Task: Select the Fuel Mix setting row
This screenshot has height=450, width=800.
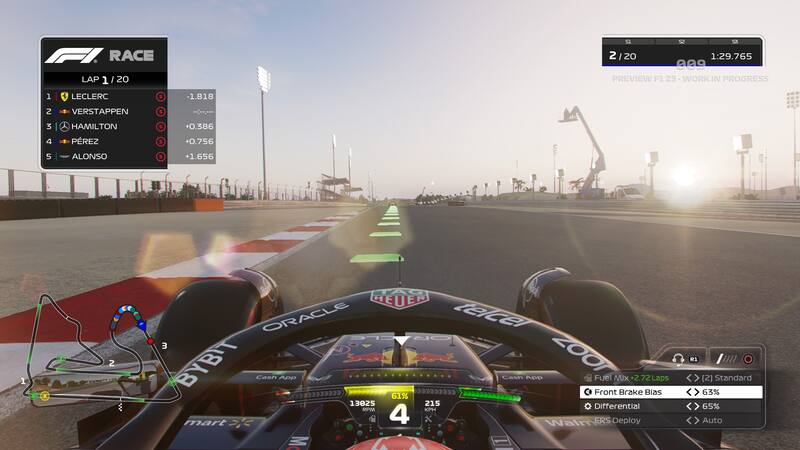Action: 670,378
